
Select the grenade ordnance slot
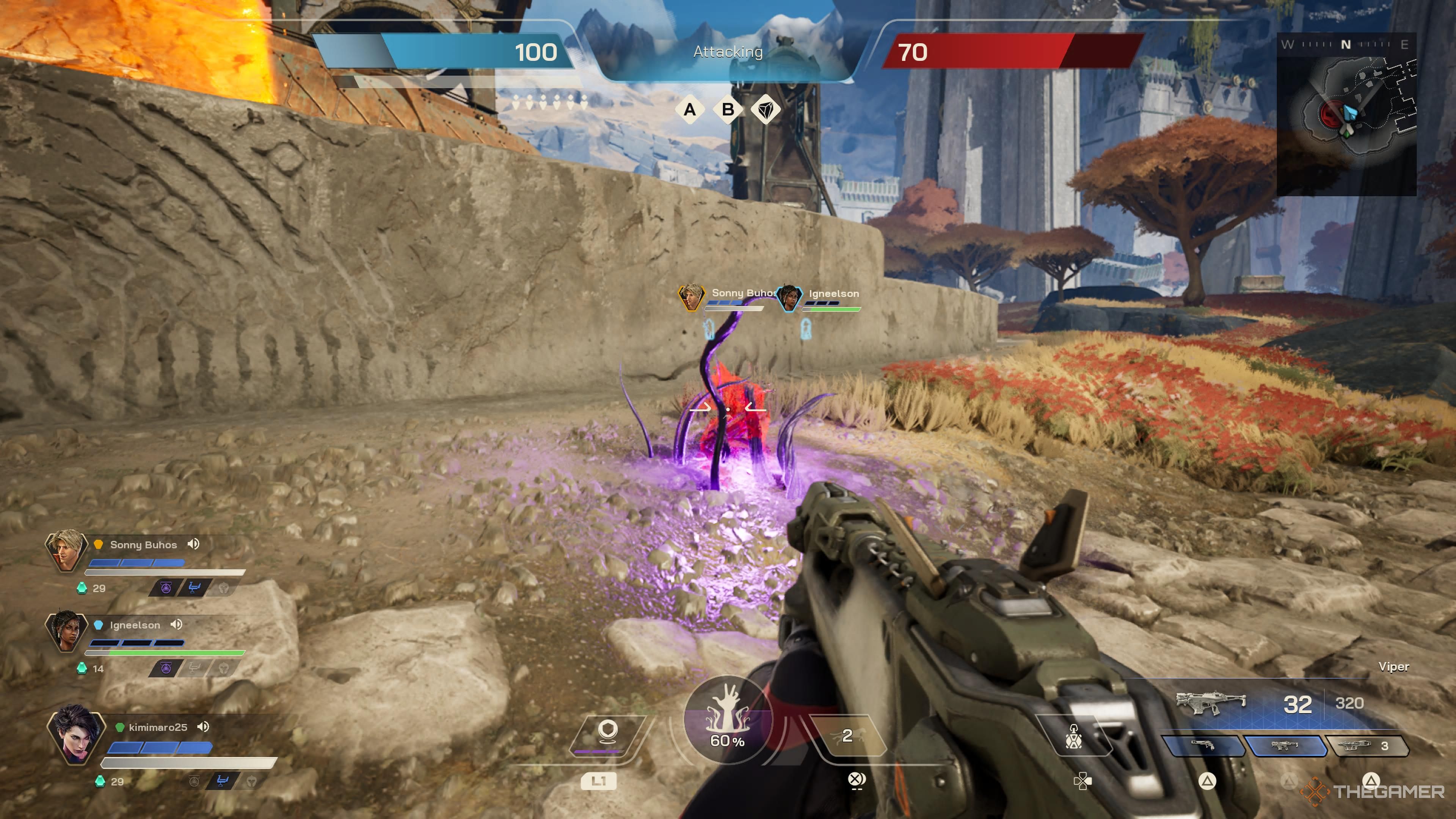click(1074, 736)
